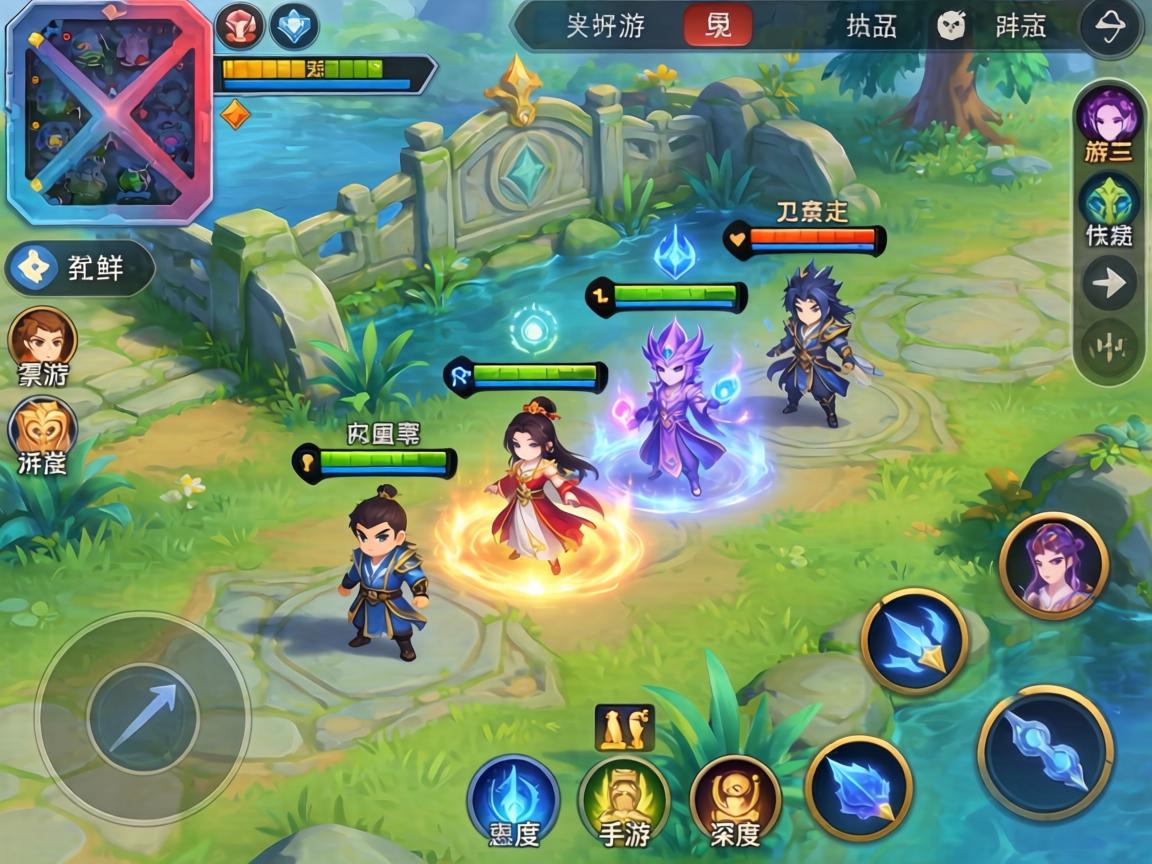Click the right arrow button in side panel
This screenshot has height=864, width=1152.
point(1109,284)
